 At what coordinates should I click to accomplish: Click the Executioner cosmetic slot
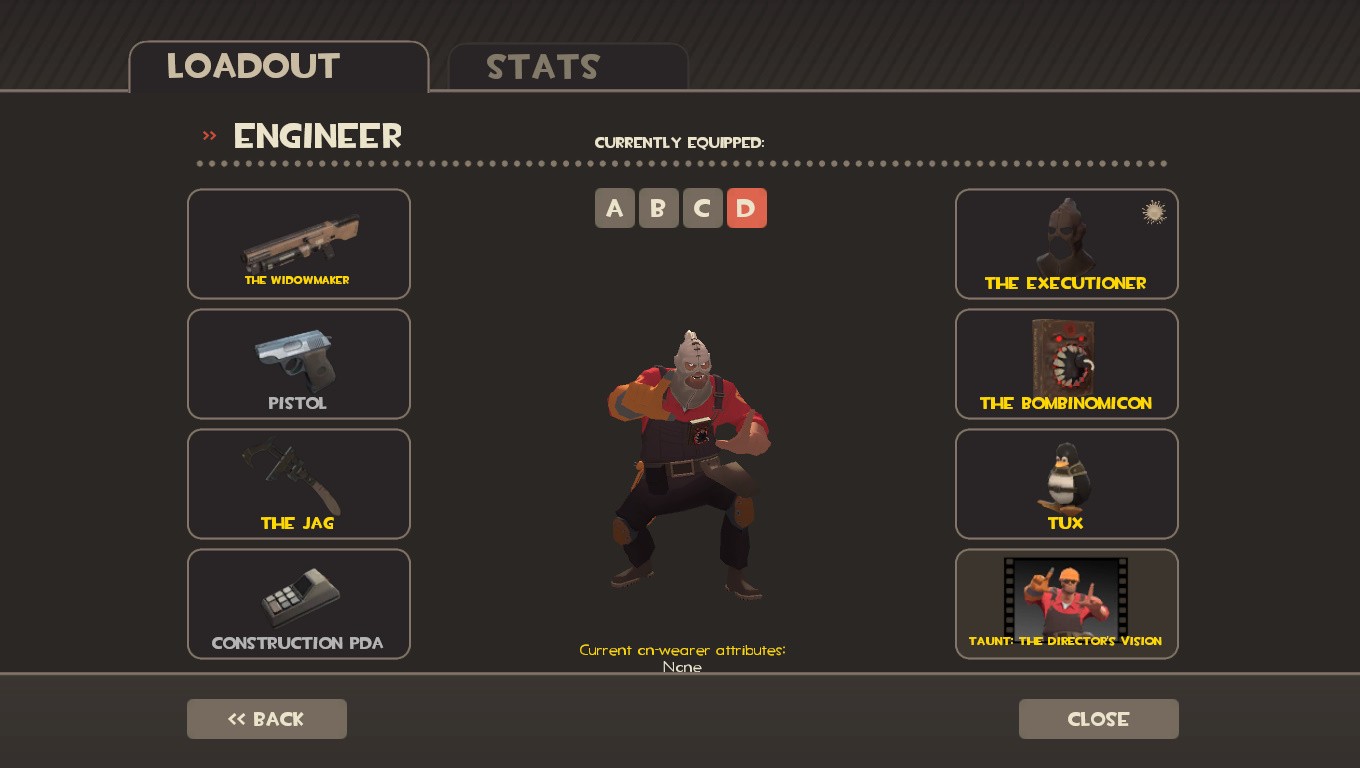1066,243
